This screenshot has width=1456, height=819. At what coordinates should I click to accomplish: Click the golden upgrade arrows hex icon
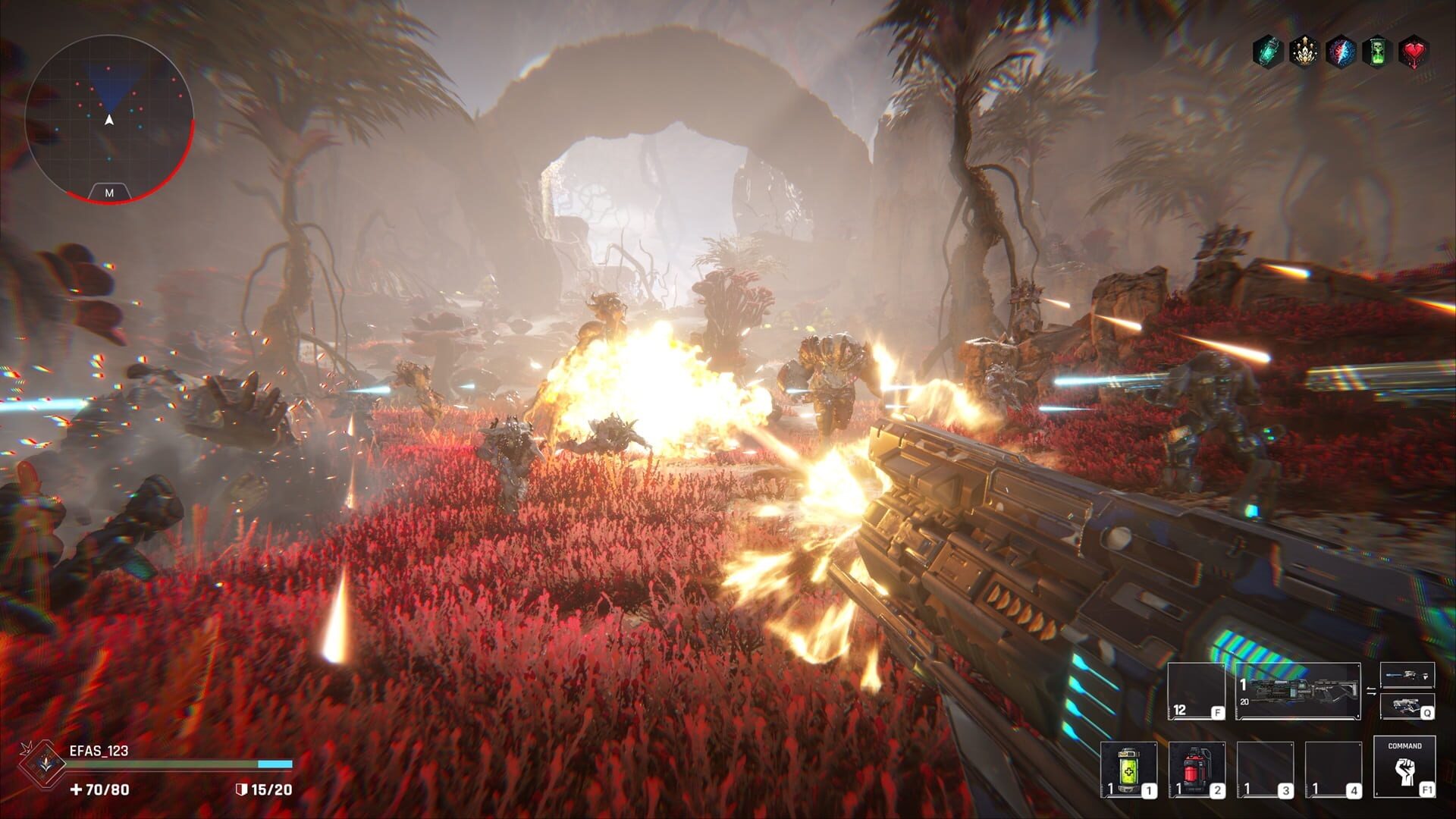pos(1304,51)
